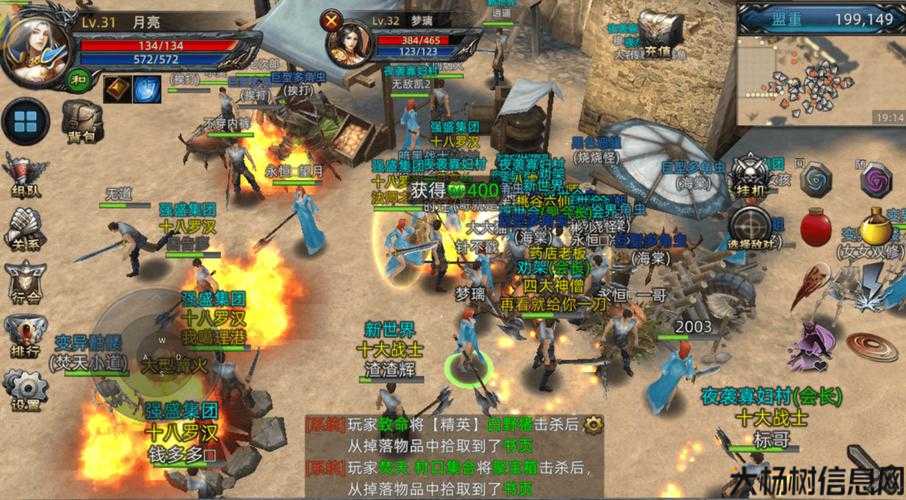
Task: Open the 设置 settings gear
Action: click(x=24, y=391)
